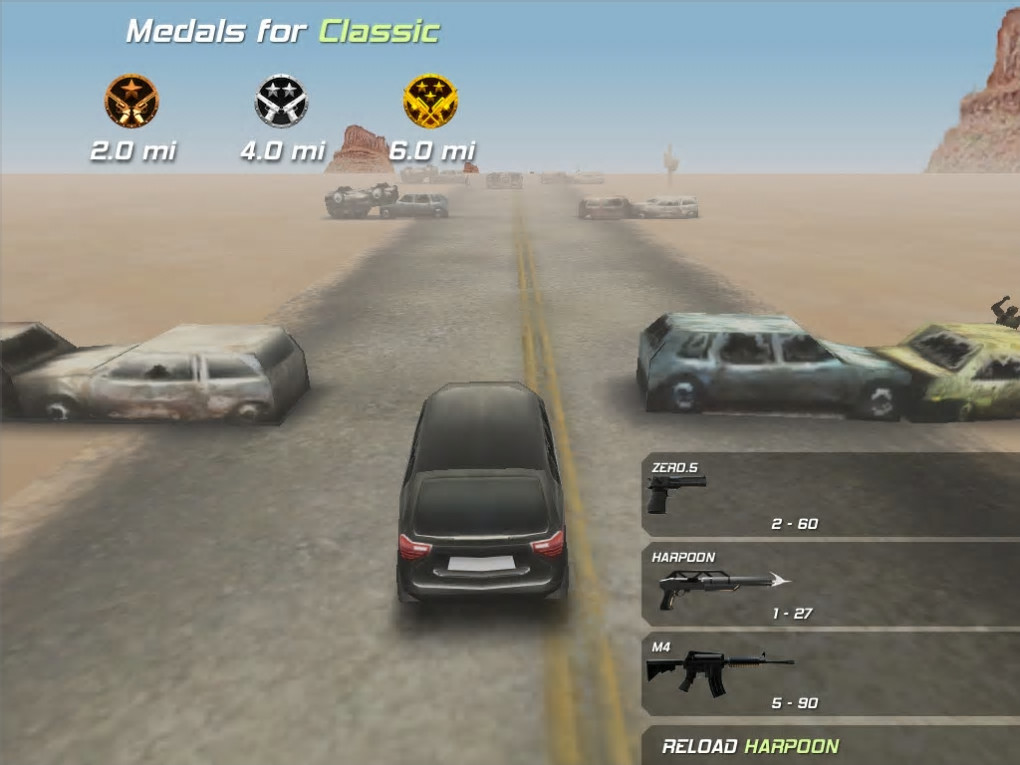The height and width of the screenshot is (765, 1020).
Task: Switch to the Harpoon weapon slot
Action: pos(830,586)
